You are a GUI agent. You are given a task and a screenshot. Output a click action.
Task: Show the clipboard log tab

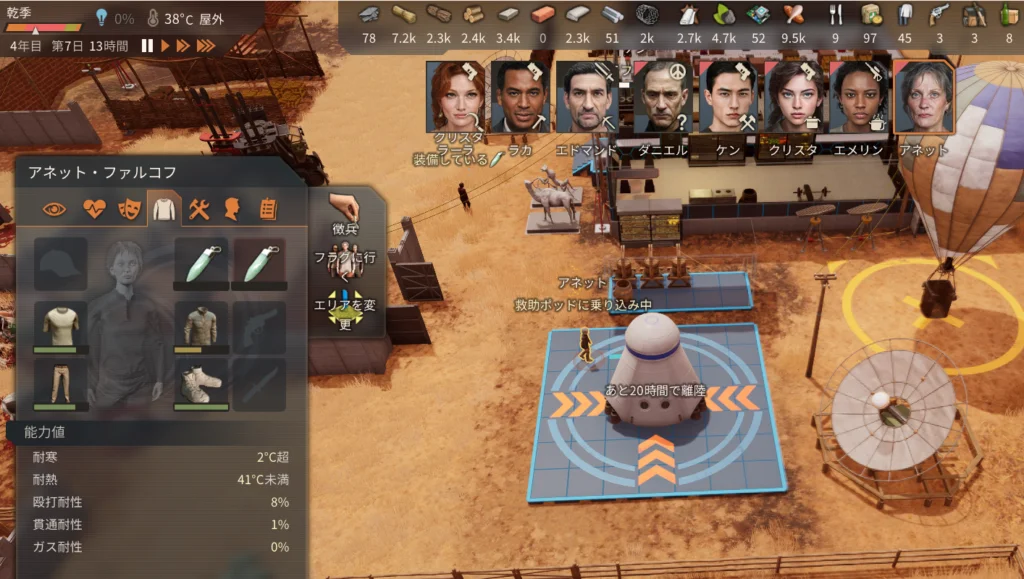pyautogui.click(x=267, y=209)
